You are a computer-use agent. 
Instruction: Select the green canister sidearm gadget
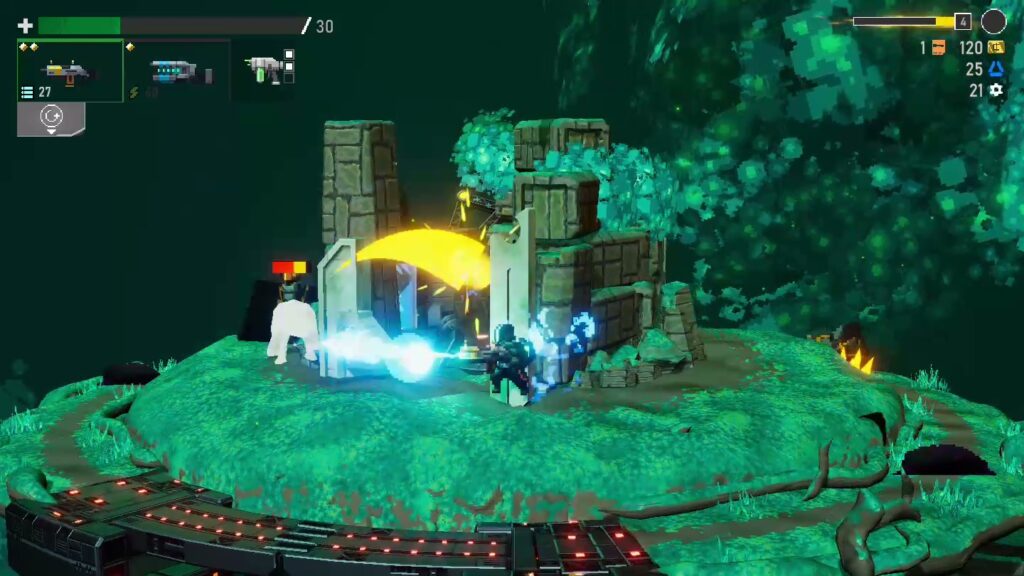pyautogui.click(x=263, y=68)
